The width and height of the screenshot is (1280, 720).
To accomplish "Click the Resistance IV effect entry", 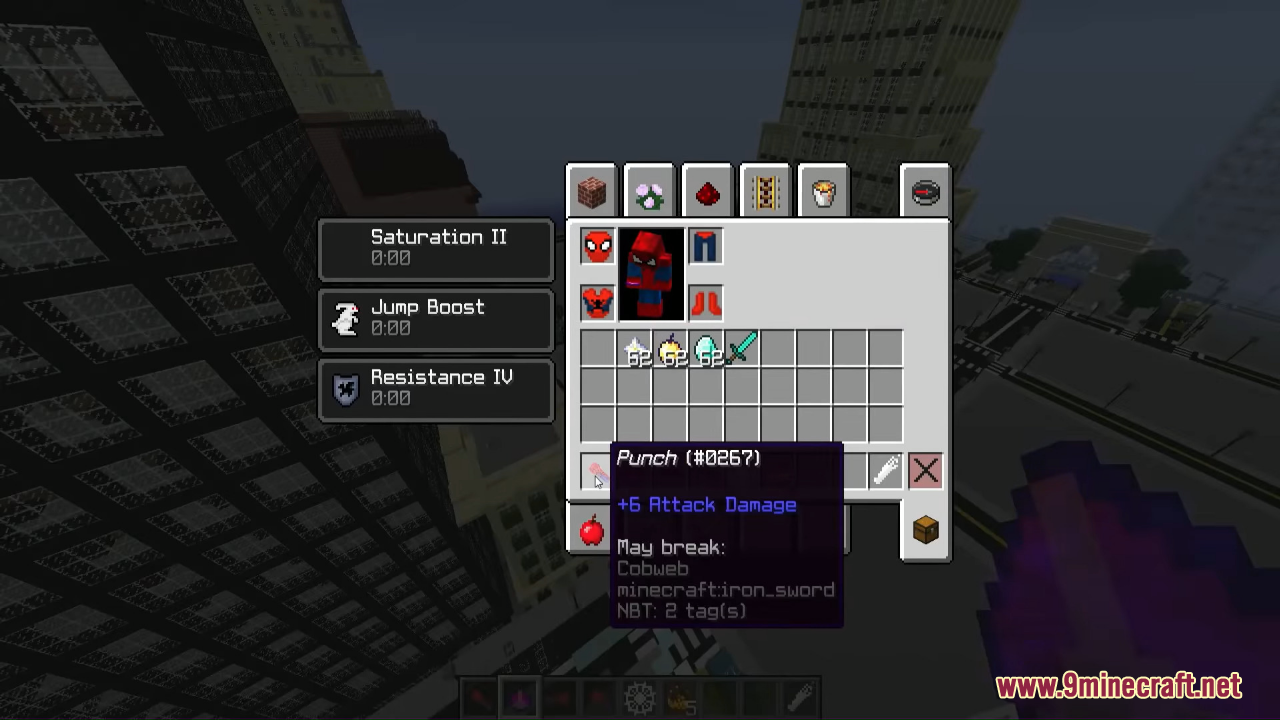I will tap(435, 388).
